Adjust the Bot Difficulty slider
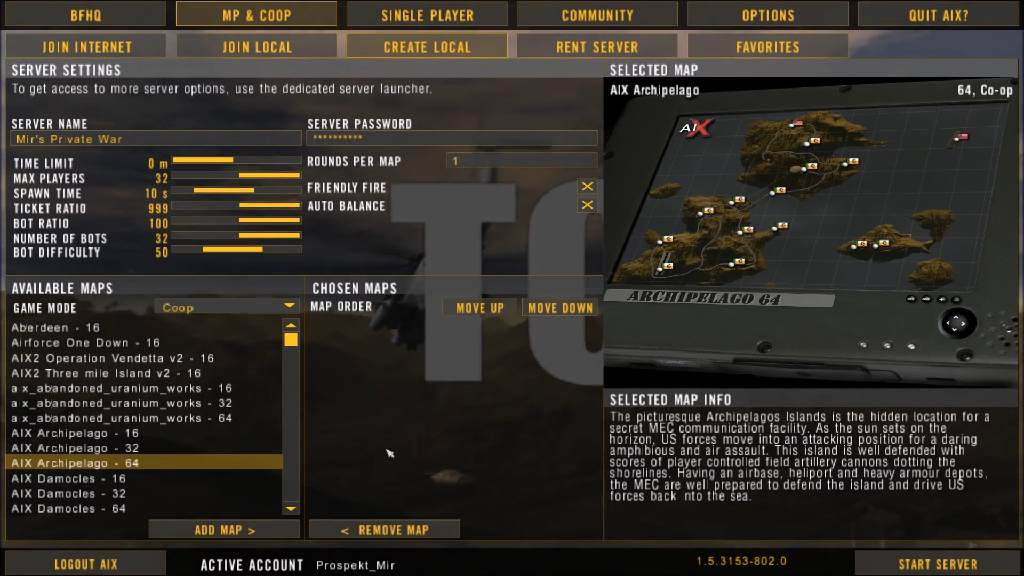 click(x=237, y=250)
